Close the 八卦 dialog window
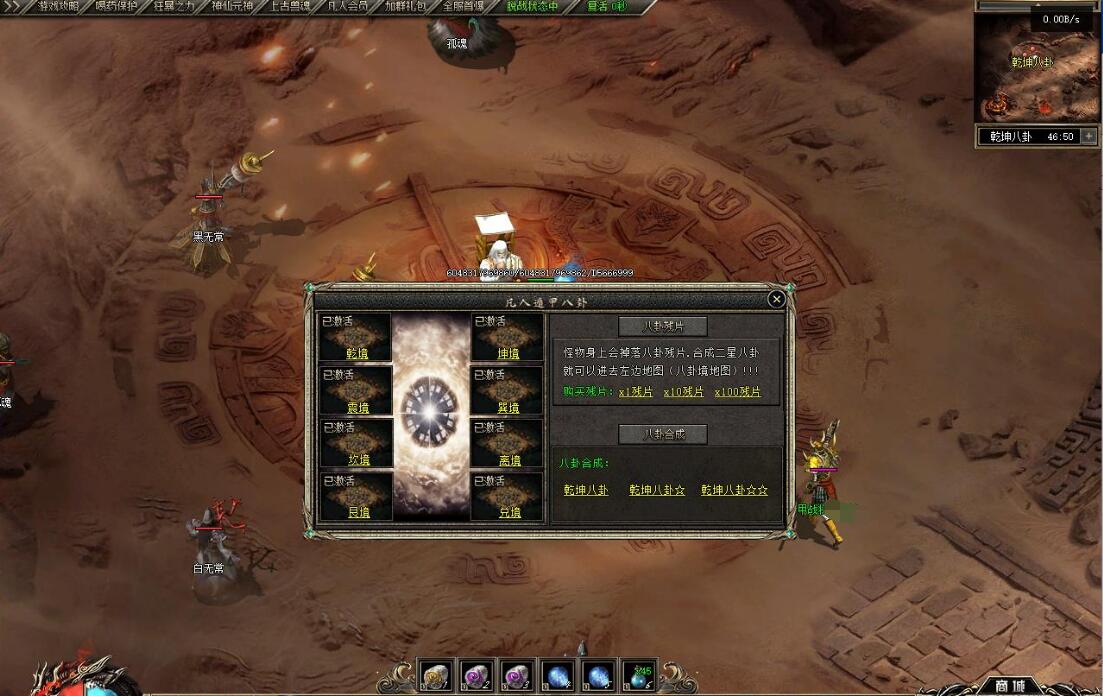This screenshot has height=696, width=1103. click(776, 299)
